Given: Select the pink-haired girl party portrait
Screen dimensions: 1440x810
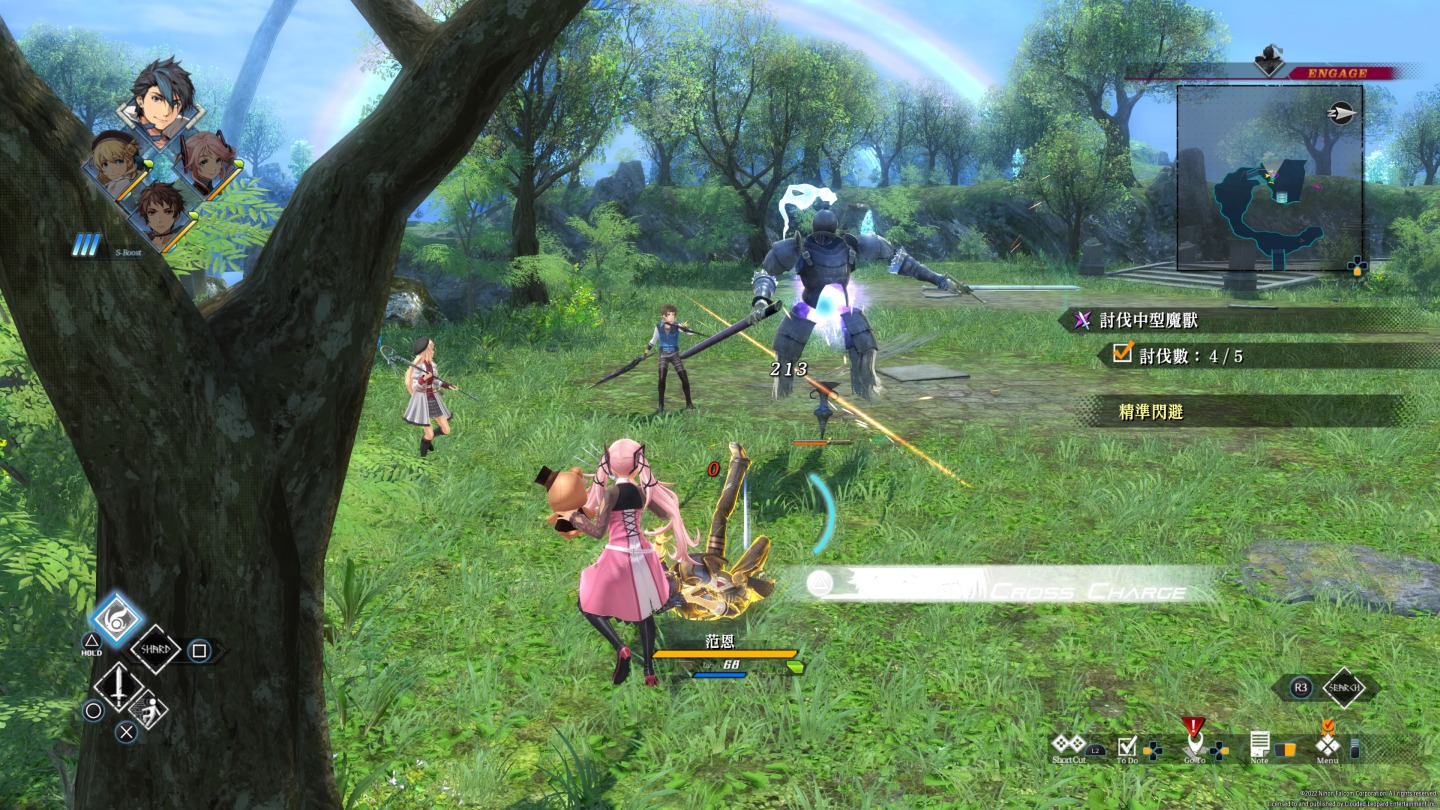Looking at the screenshot, I should [x=209, y=163].
